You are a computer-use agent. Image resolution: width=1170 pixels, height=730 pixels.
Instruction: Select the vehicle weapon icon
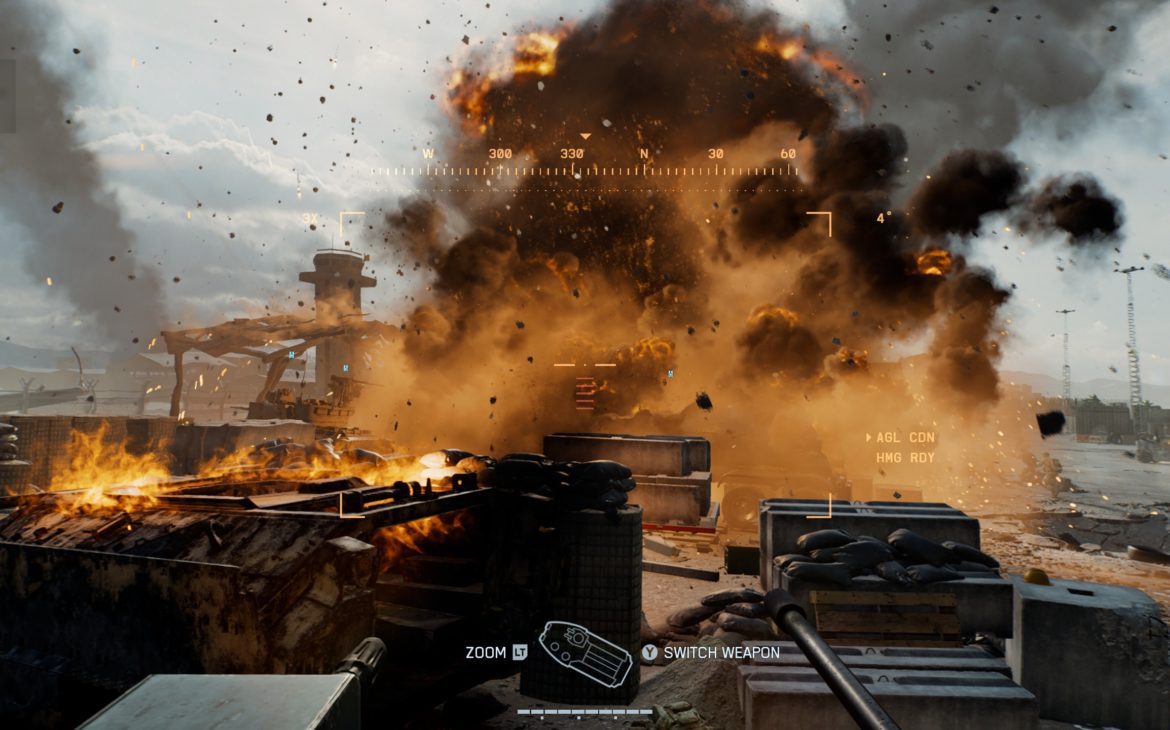coord(585,653)
